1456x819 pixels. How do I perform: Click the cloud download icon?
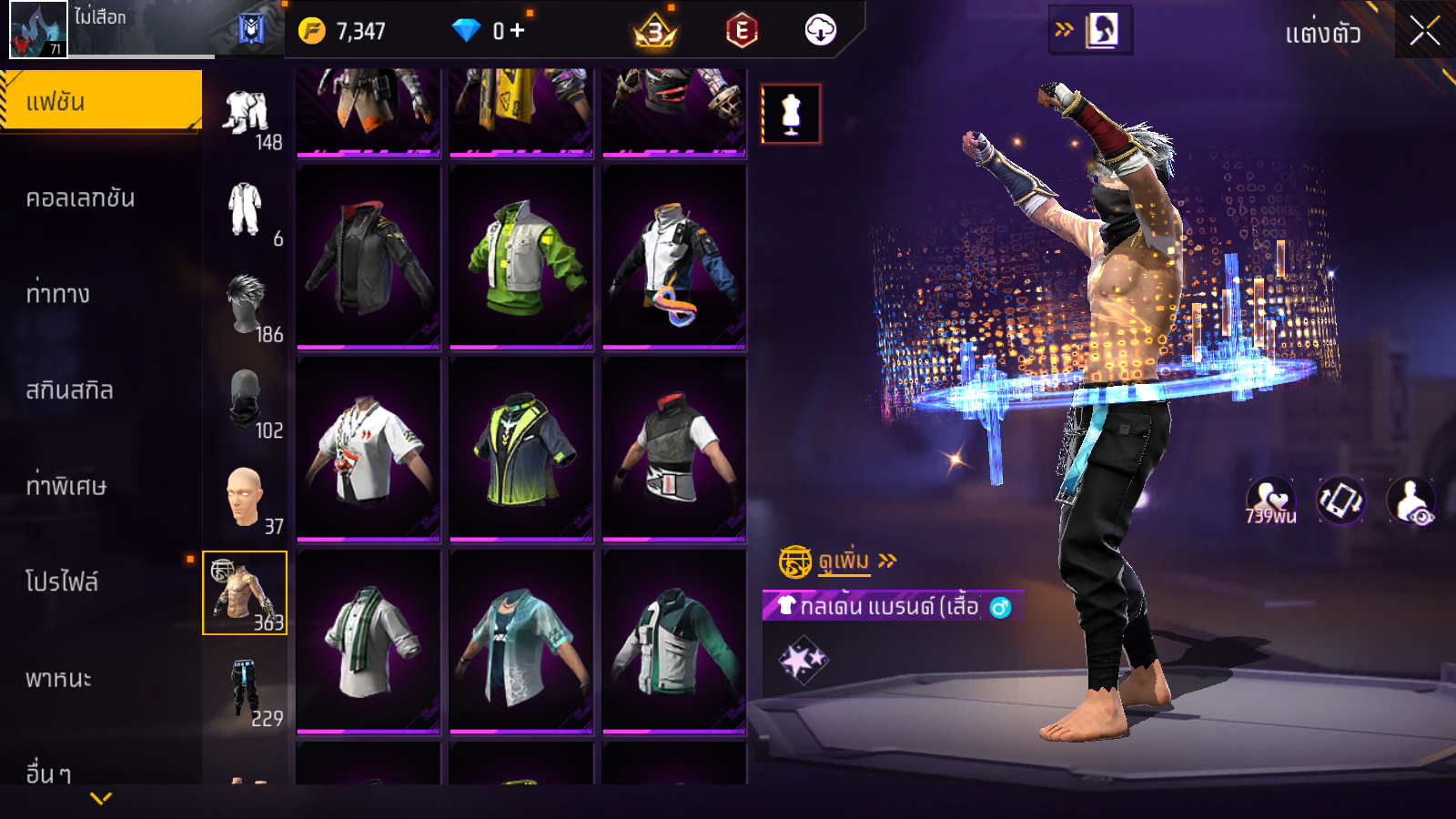click(x=820, y=31)
